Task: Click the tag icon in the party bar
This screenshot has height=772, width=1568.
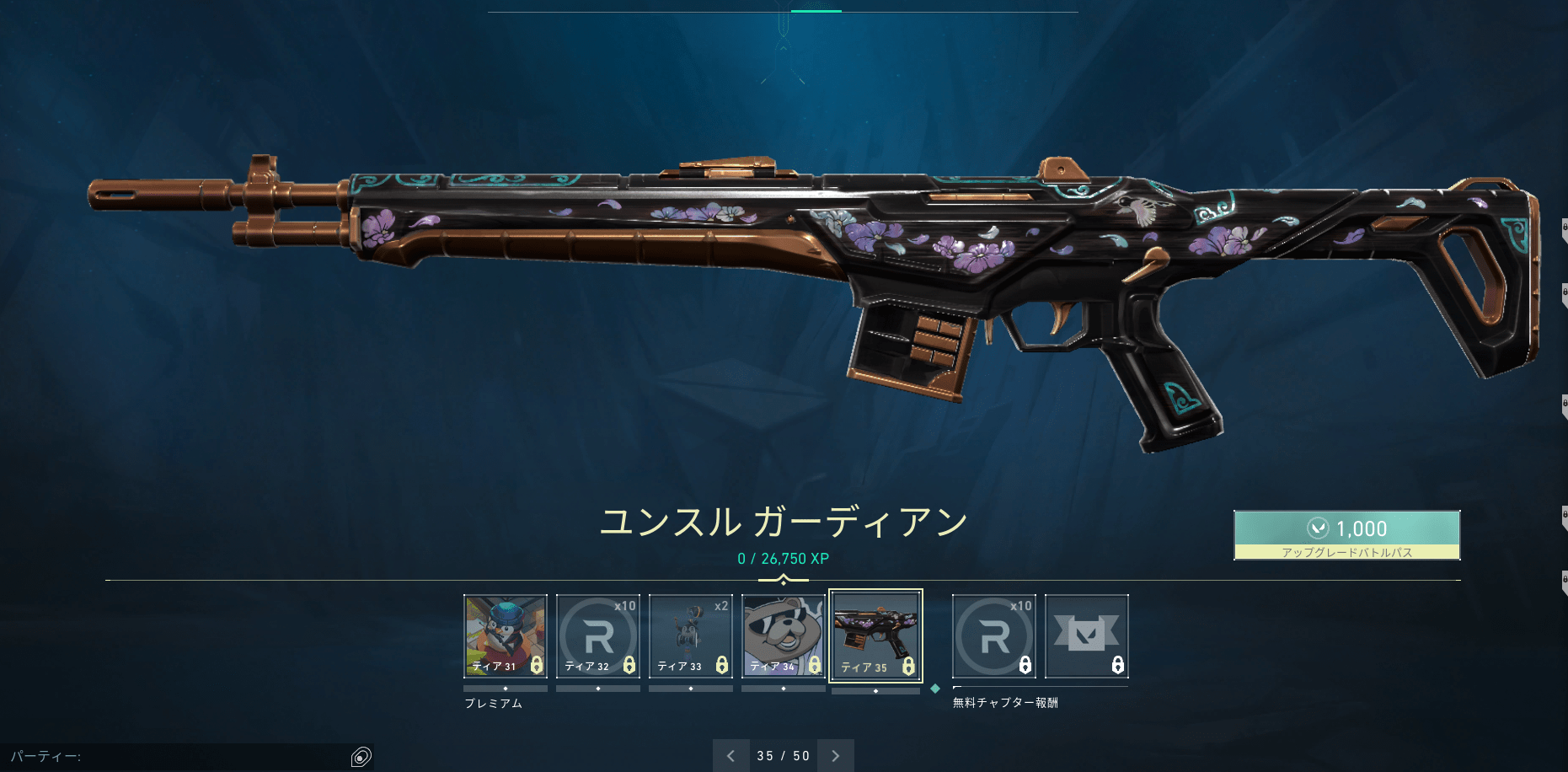Action: 362,757
